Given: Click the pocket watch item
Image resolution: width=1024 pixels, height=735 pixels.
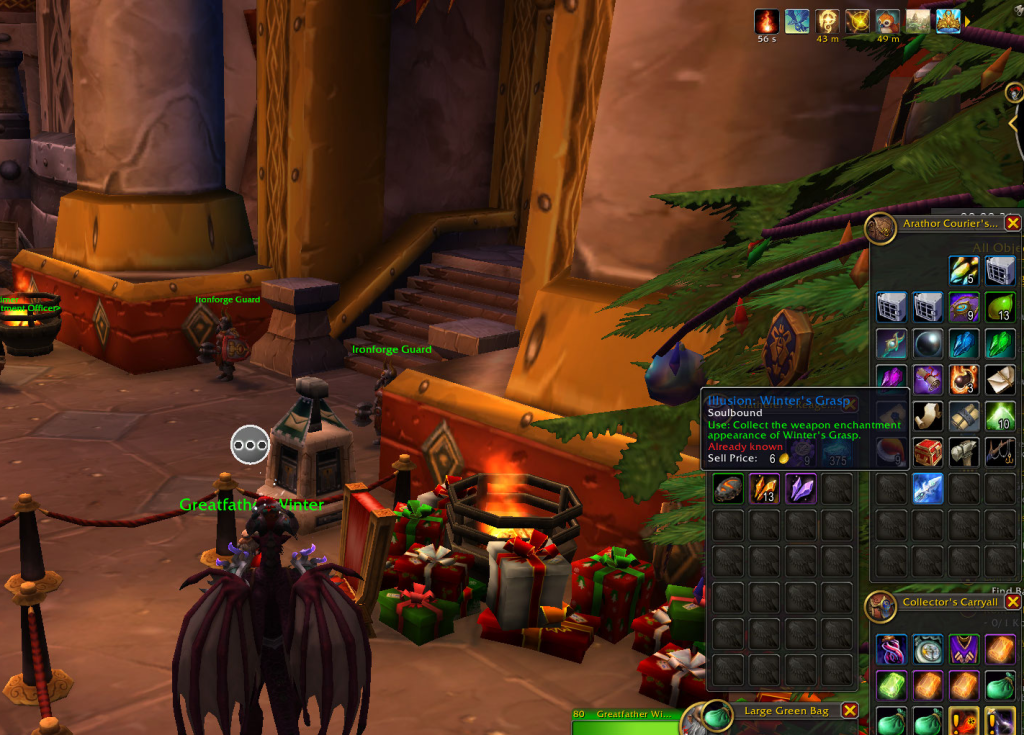Looking at the screenshot, I should pyautogui.click(x=928, y=649).
